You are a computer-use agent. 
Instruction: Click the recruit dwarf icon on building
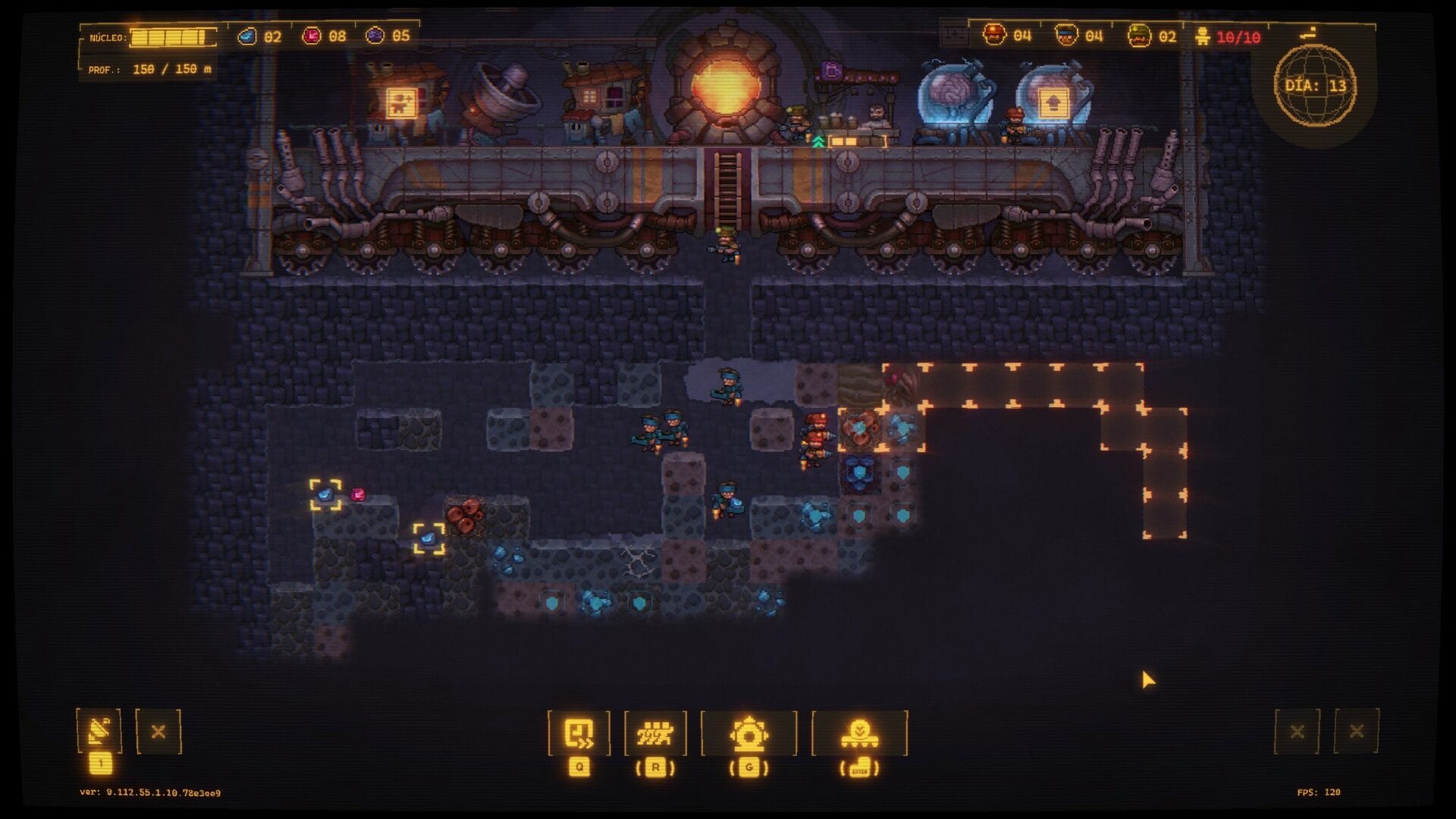click(x=400, y=103)
